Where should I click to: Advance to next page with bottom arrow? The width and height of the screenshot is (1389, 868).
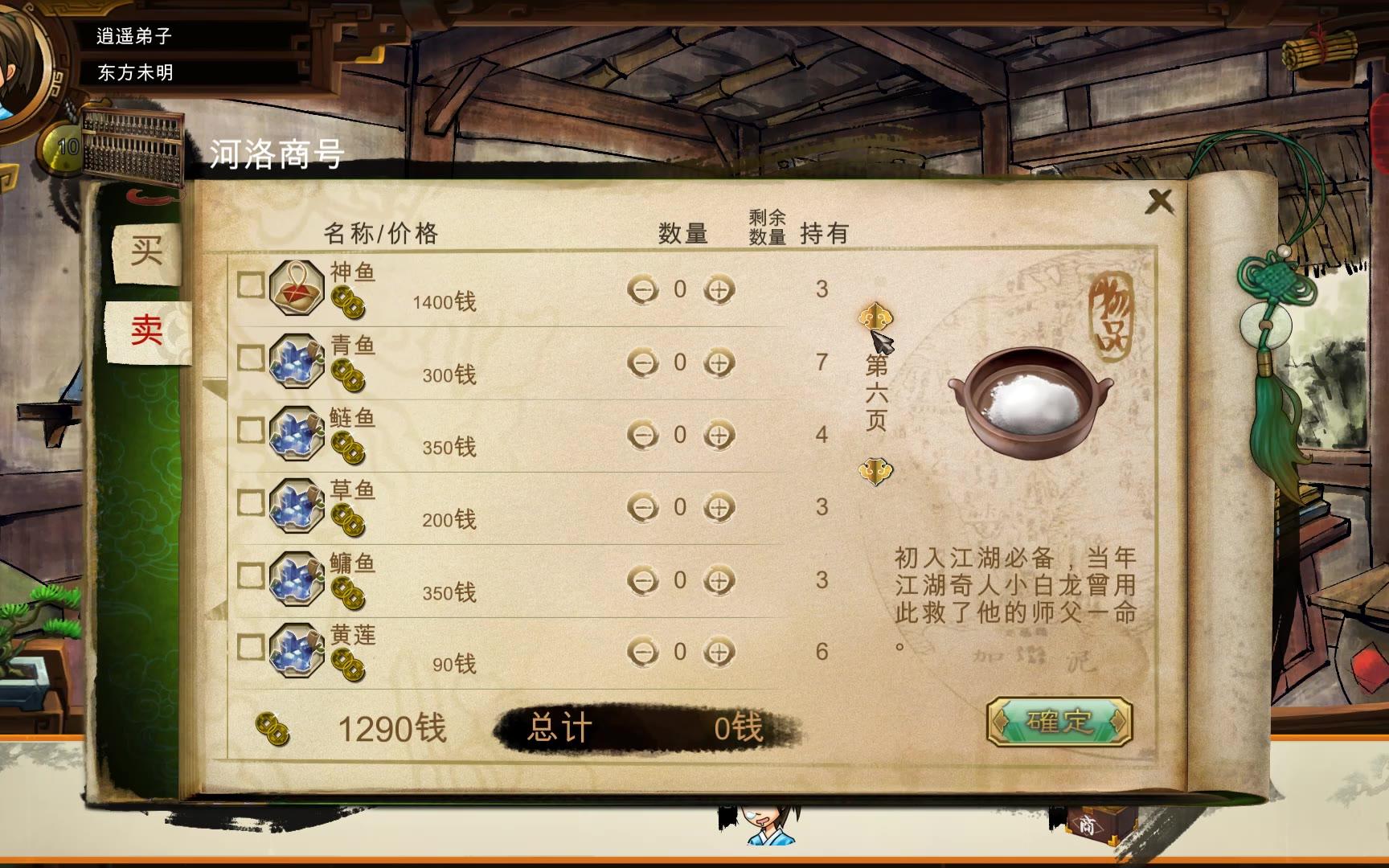click(x=875, y=473)
